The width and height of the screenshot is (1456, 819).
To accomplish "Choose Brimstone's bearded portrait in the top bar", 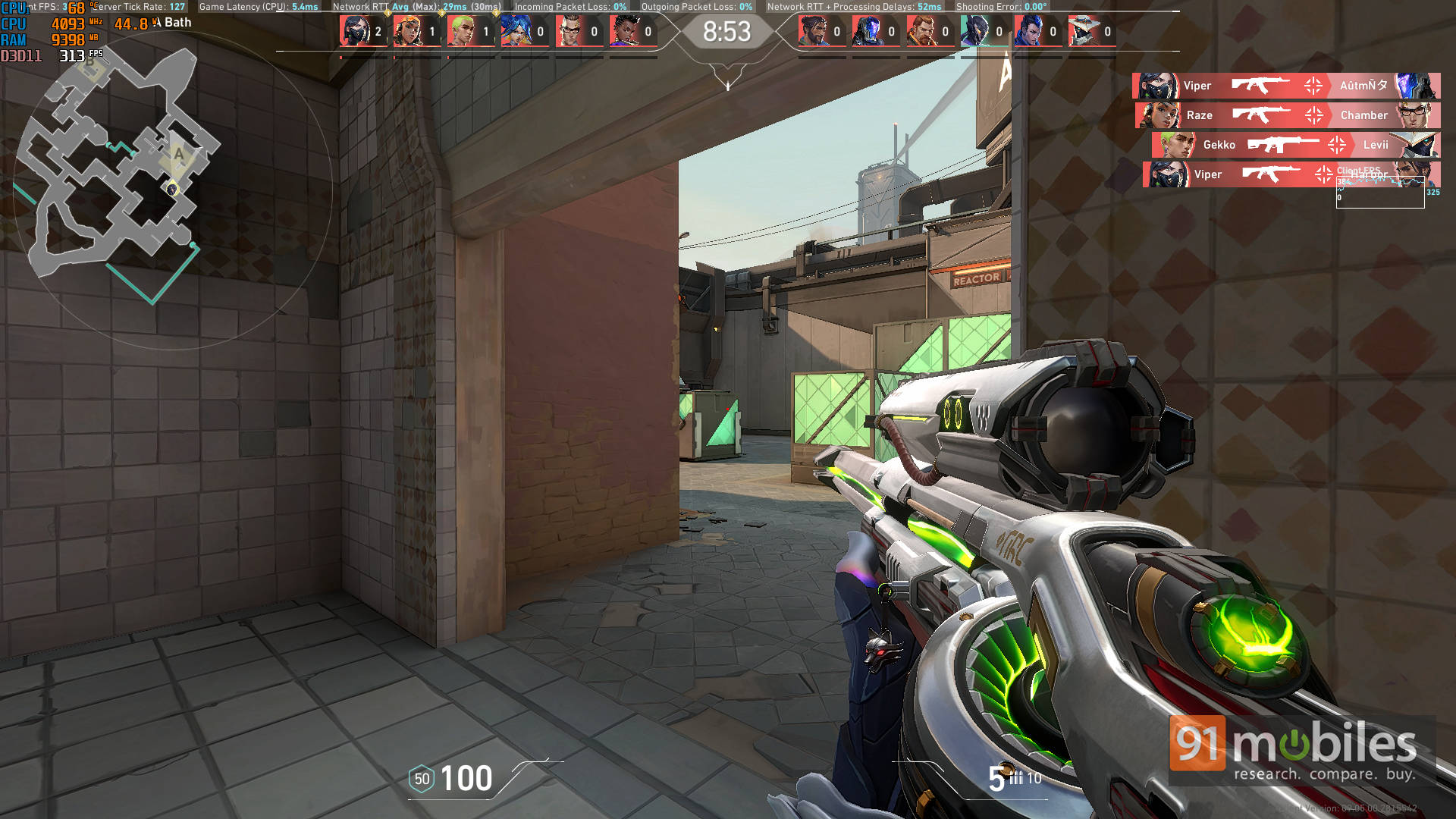I will click(921, 32).
